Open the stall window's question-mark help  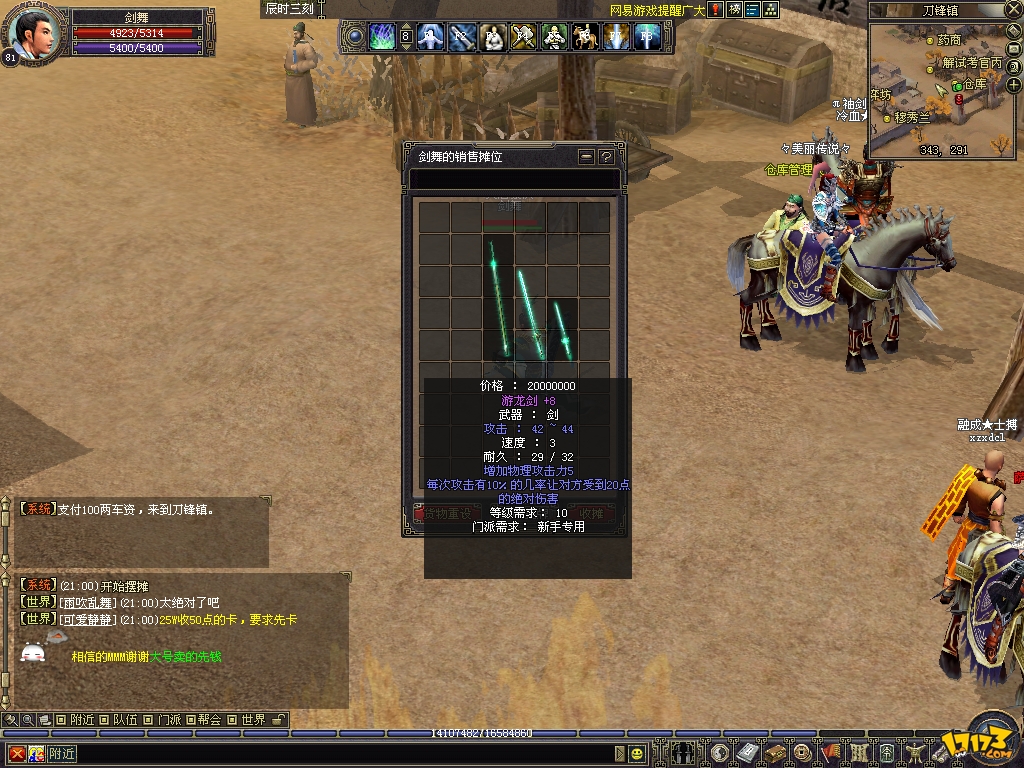click(606, 157)
